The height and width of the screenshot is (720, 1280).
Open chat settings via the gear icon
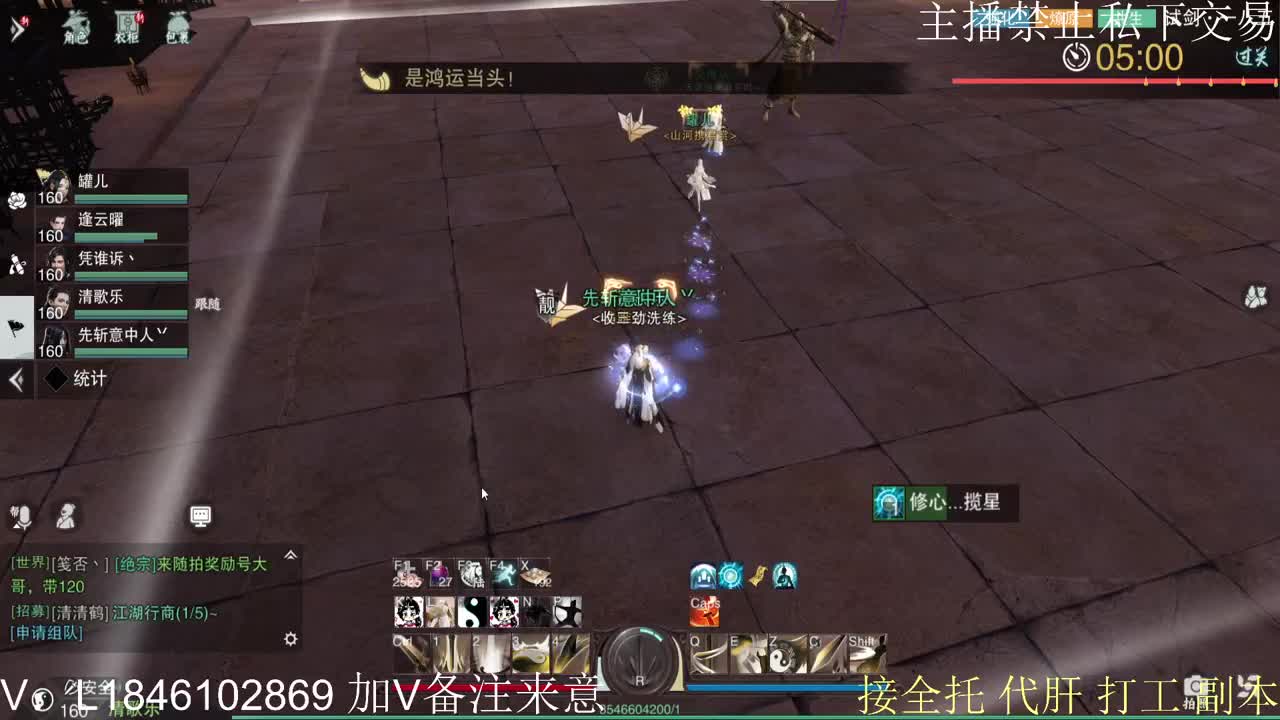tap(289, 638)
